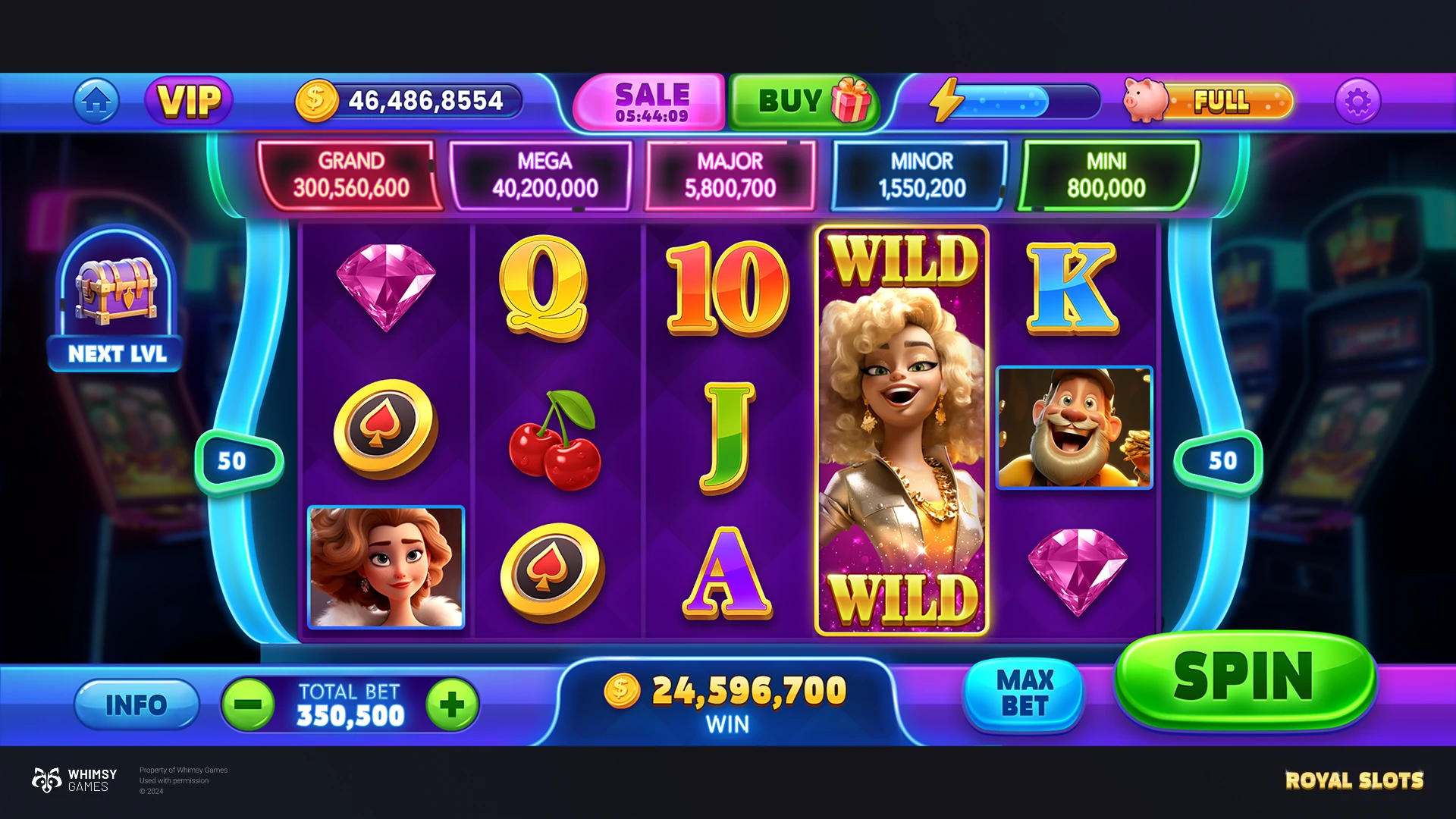Select the MAX BET button
Screen dimensions: 1456x819
(x=1025, y=693)
